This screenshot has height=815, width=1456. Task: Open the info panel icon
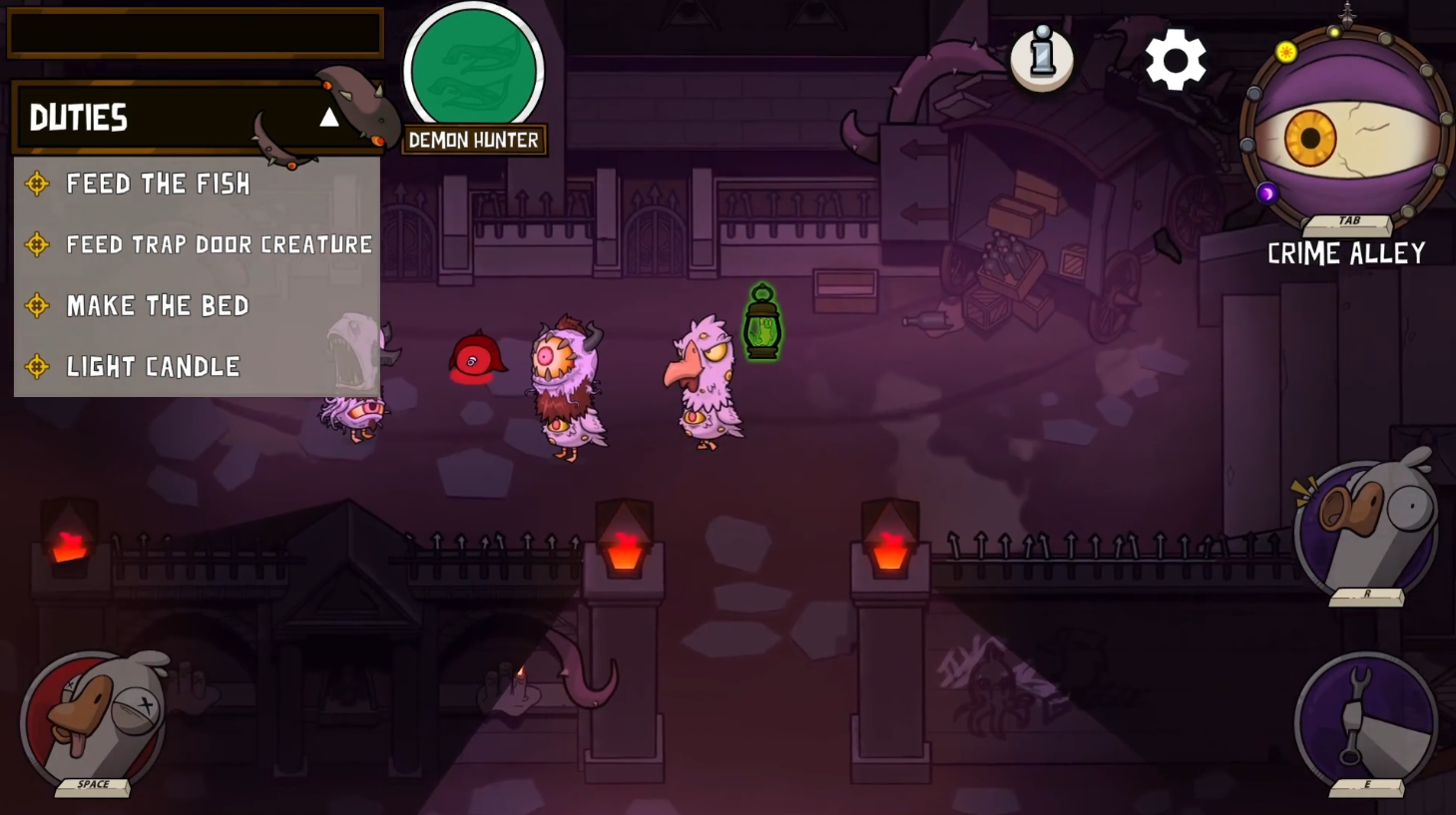click(1041, 57)
